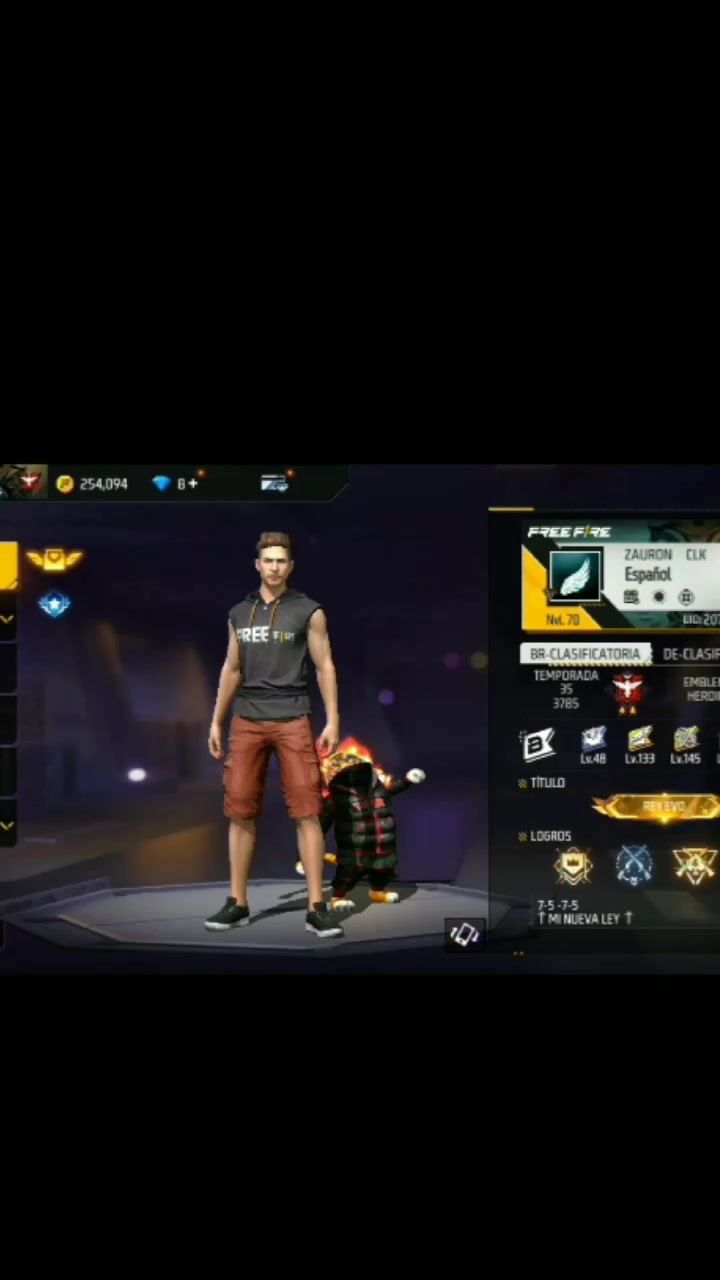720x1280 pixels.
Task: Click the white B style badge icon
Action: (x=538, y=745)
